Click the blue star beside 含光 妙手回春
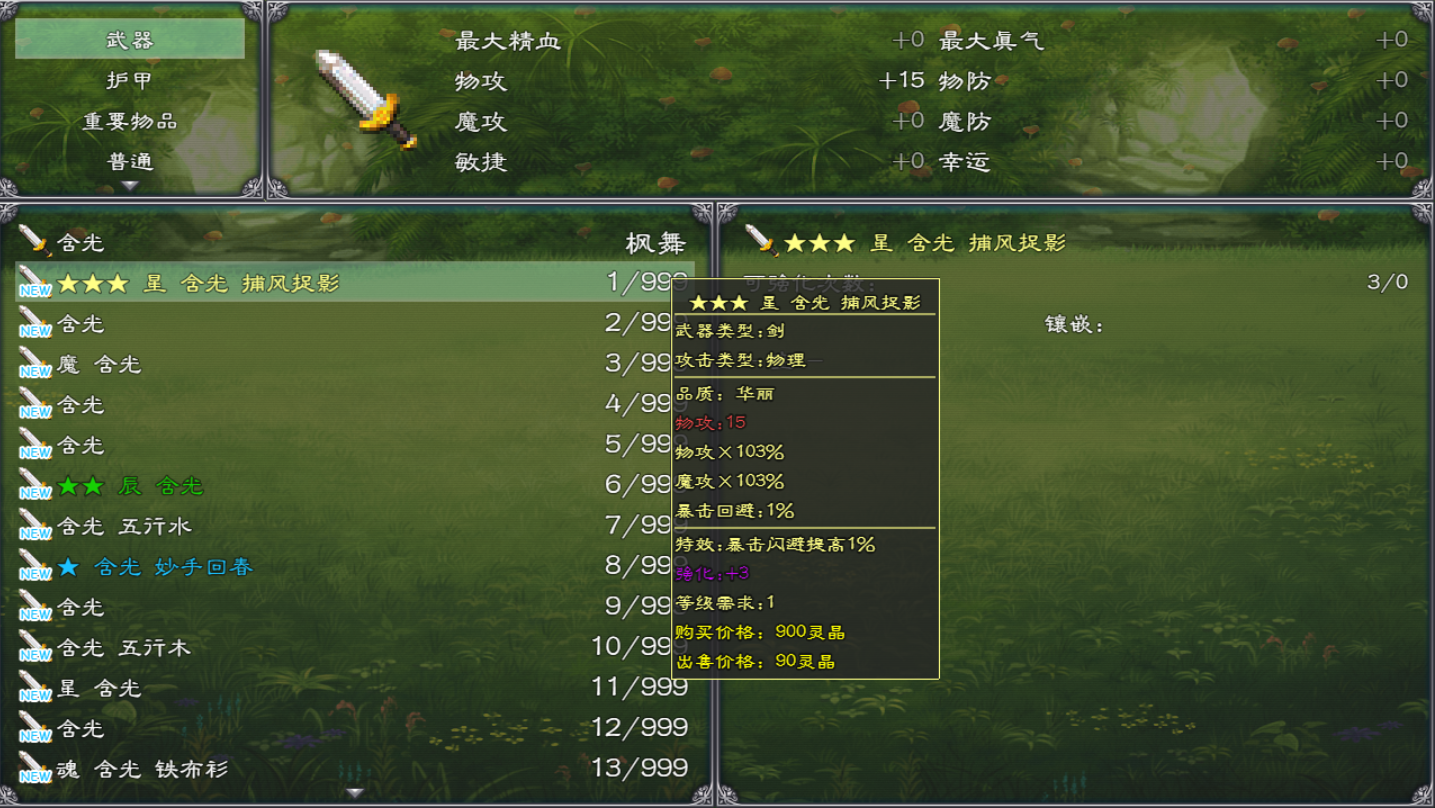 (x=66, y=566)
